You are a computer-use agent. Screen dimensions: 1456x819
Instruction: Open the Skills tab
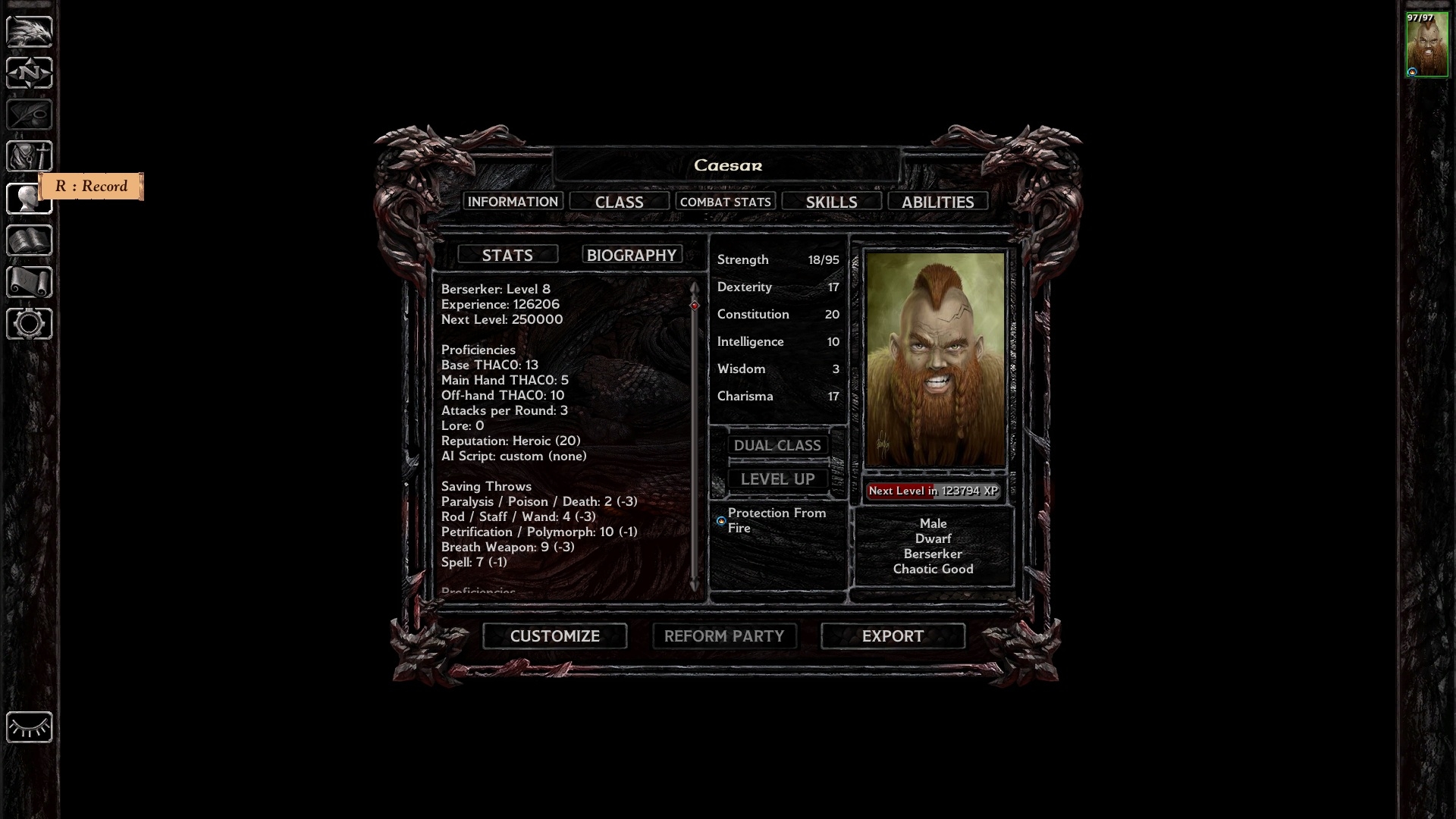pyautogui.click(x=831, y=201)
